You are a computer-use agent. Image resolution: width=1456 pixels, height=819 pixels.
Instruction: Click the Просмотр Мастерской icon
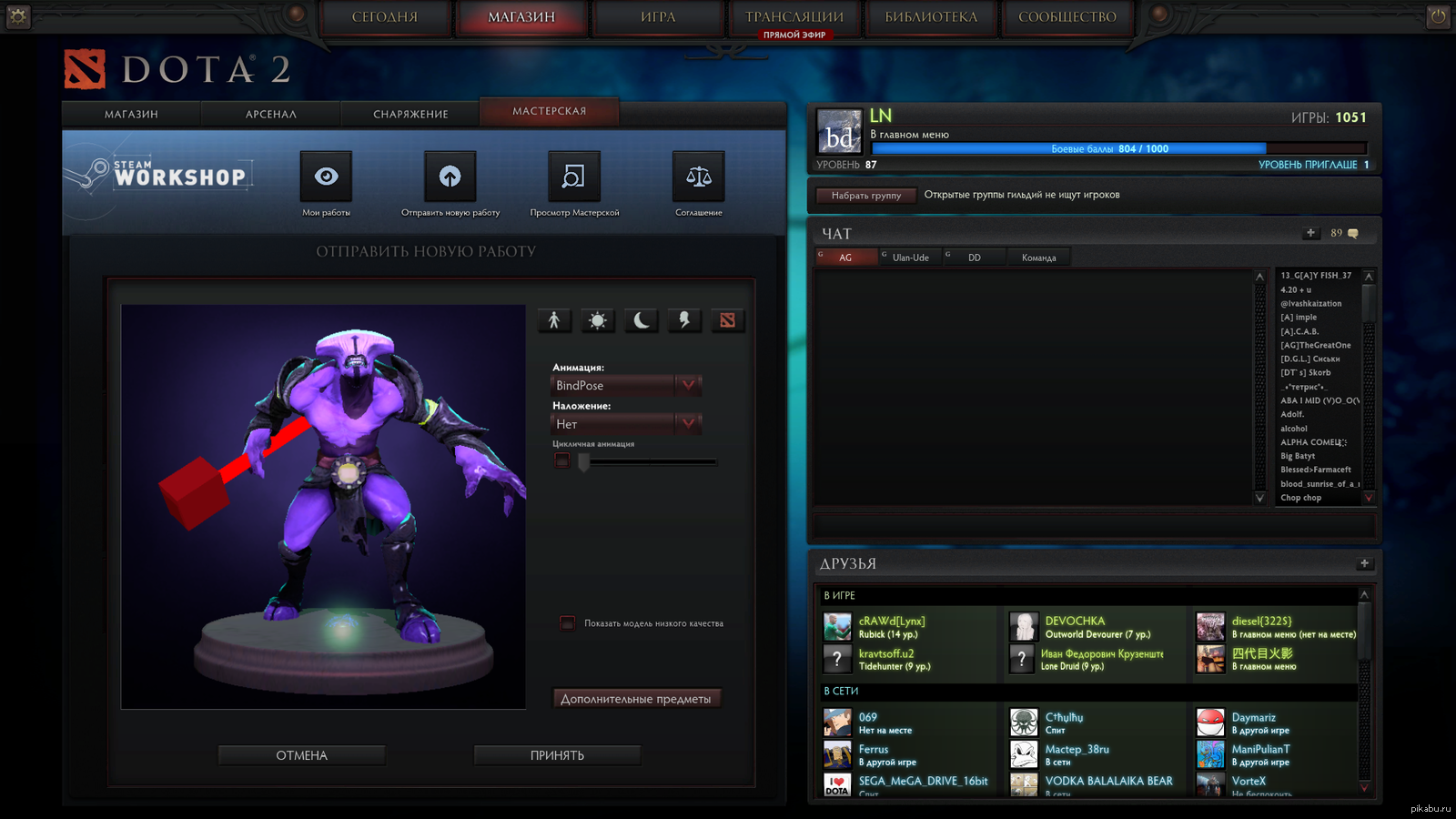click(573, 177)
